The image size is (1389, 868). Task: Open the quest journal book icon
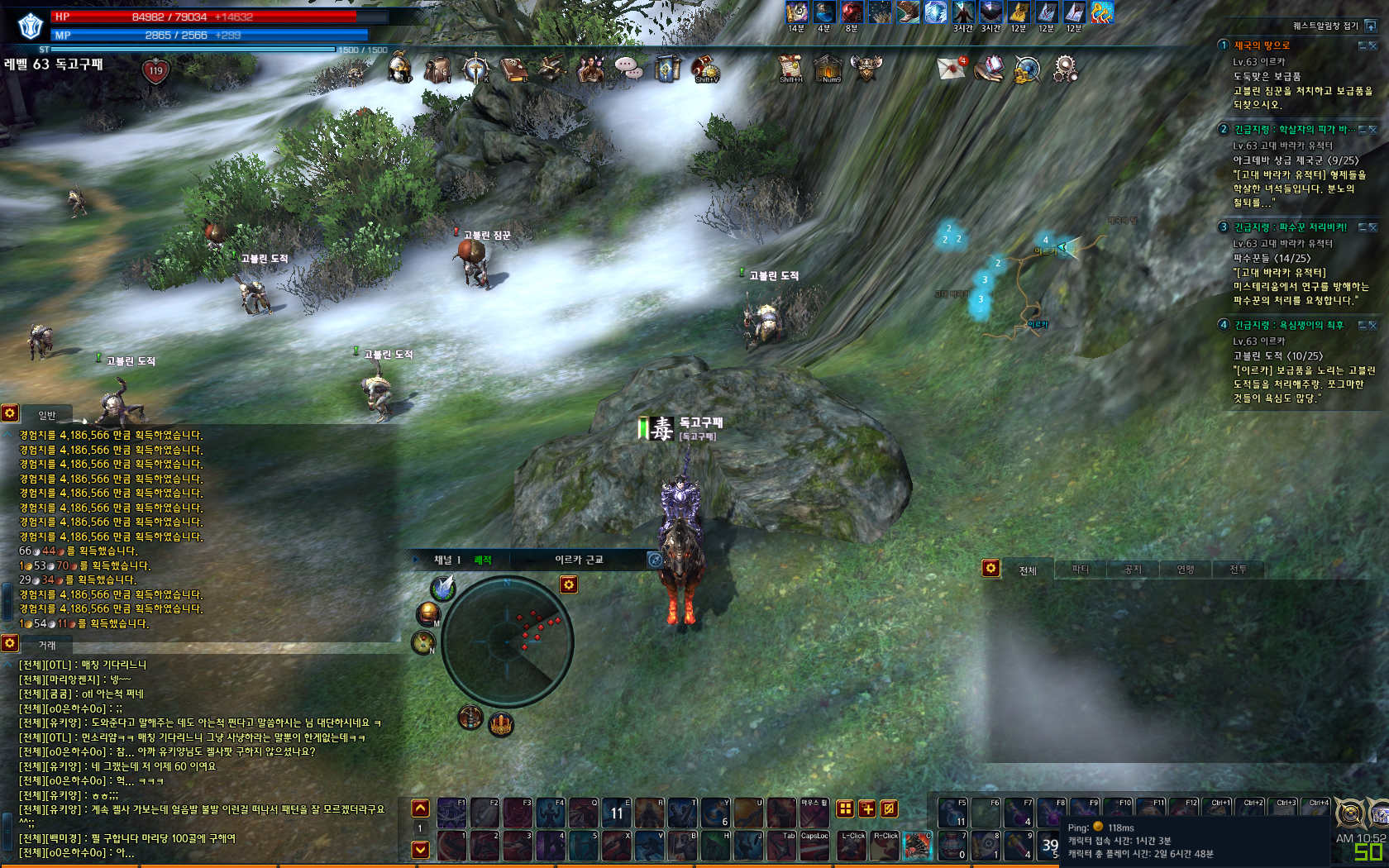click(x=513, y=69)
